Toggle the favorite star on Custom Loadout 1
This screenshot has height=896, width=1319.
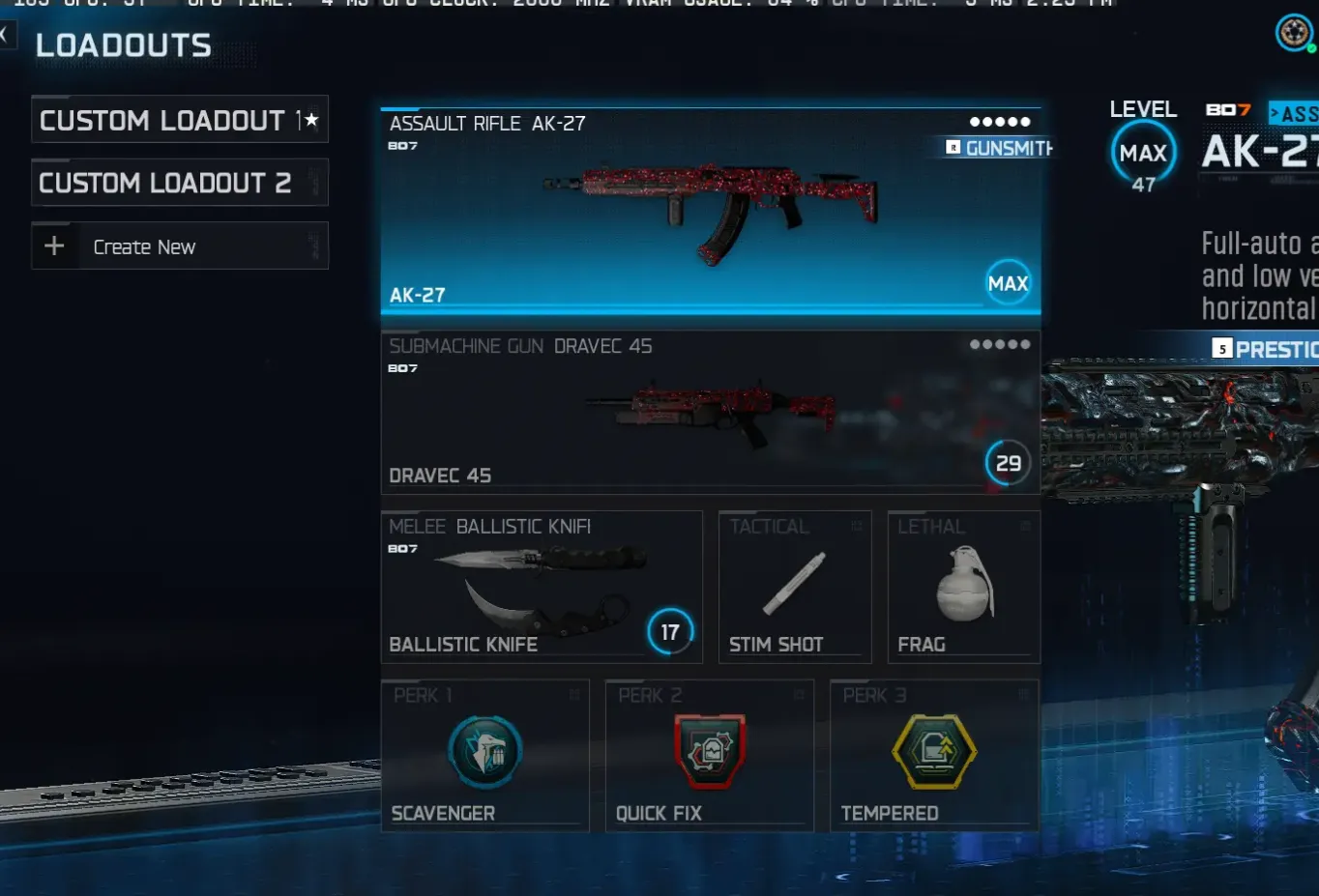[311, 119]
